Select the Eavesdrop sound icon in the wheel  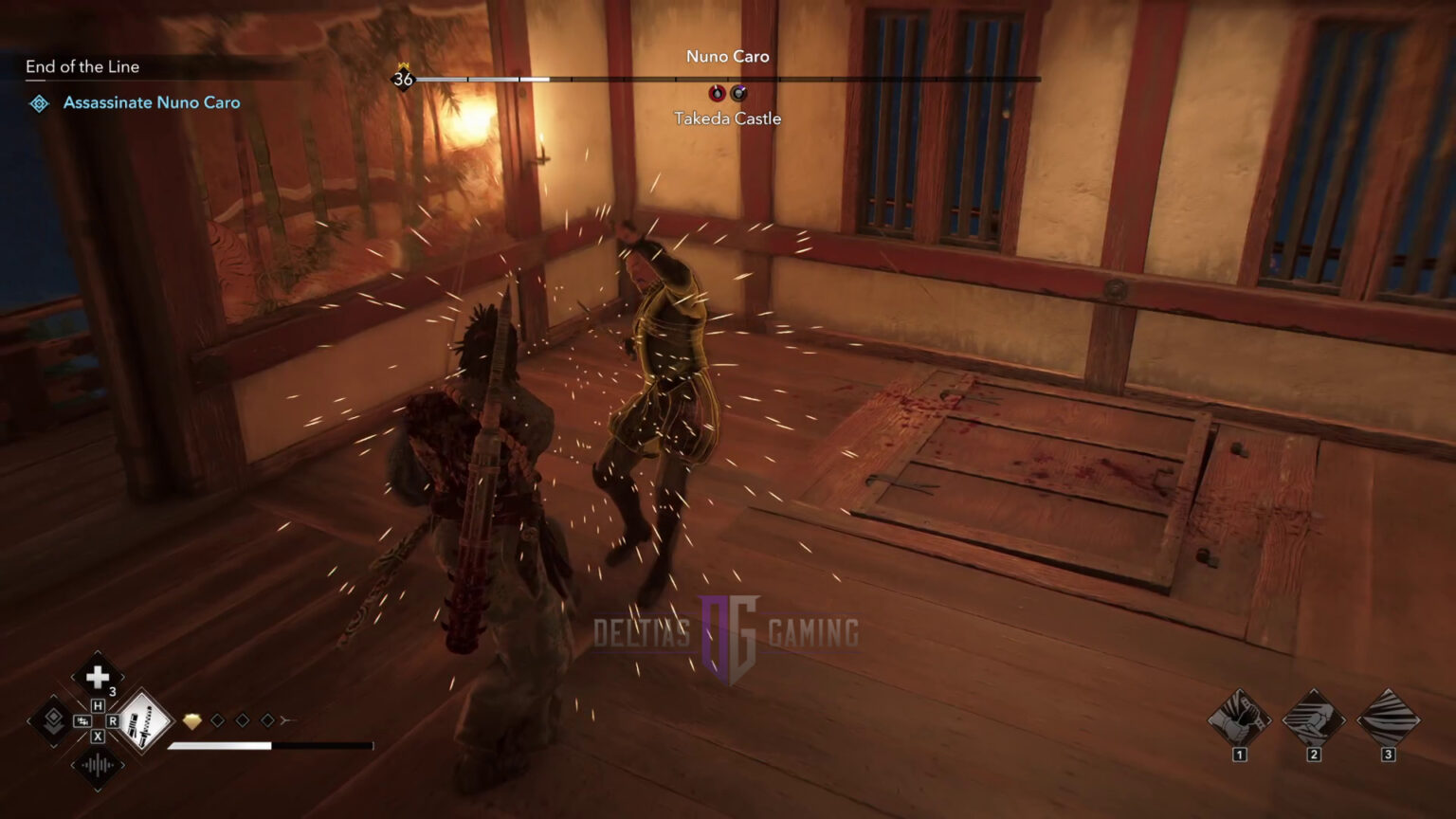tap(97, 765)
